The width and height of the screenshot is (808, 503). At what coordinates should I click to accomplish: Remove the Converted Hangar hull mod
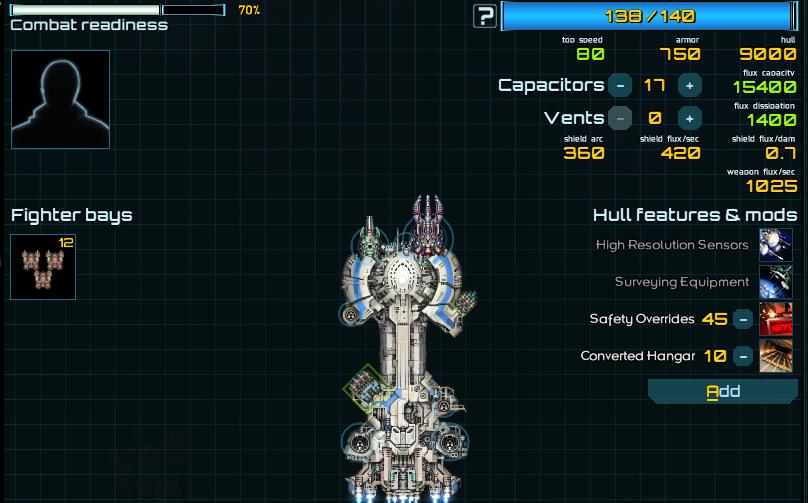743,356
